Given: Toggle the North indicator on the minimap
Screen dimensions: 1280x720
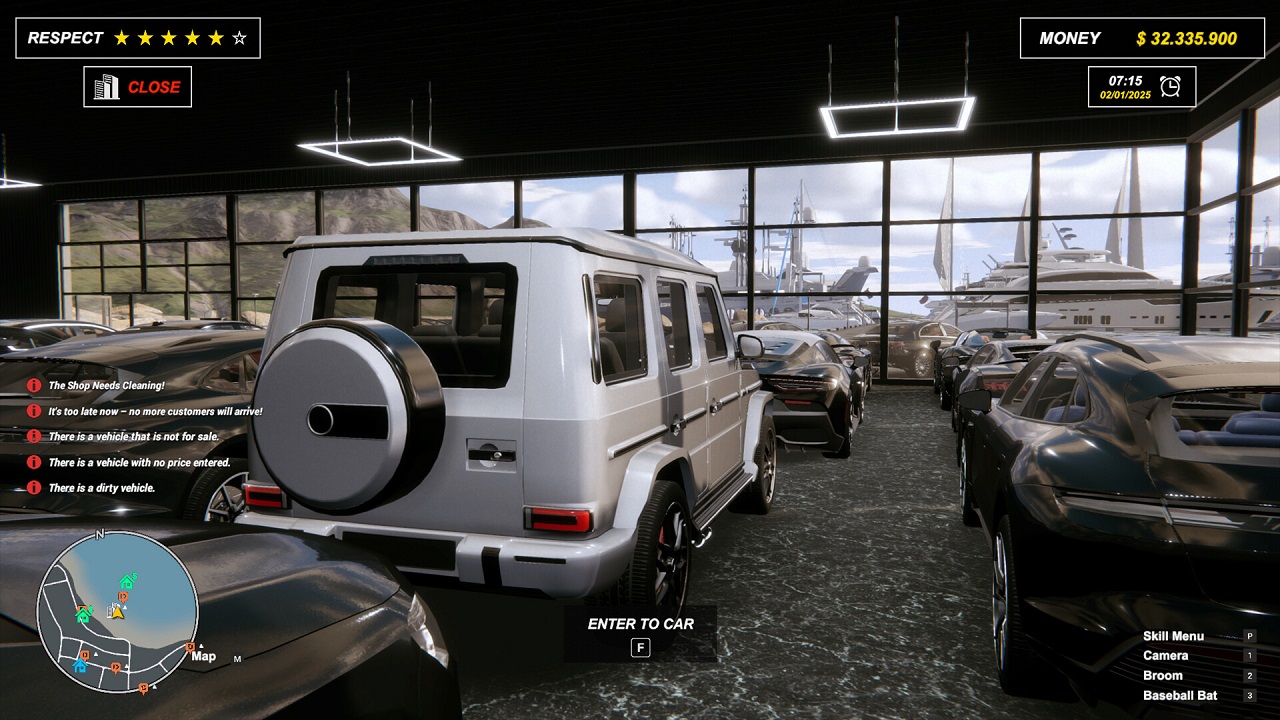Looking at the screenshot, I should point(100,533).
